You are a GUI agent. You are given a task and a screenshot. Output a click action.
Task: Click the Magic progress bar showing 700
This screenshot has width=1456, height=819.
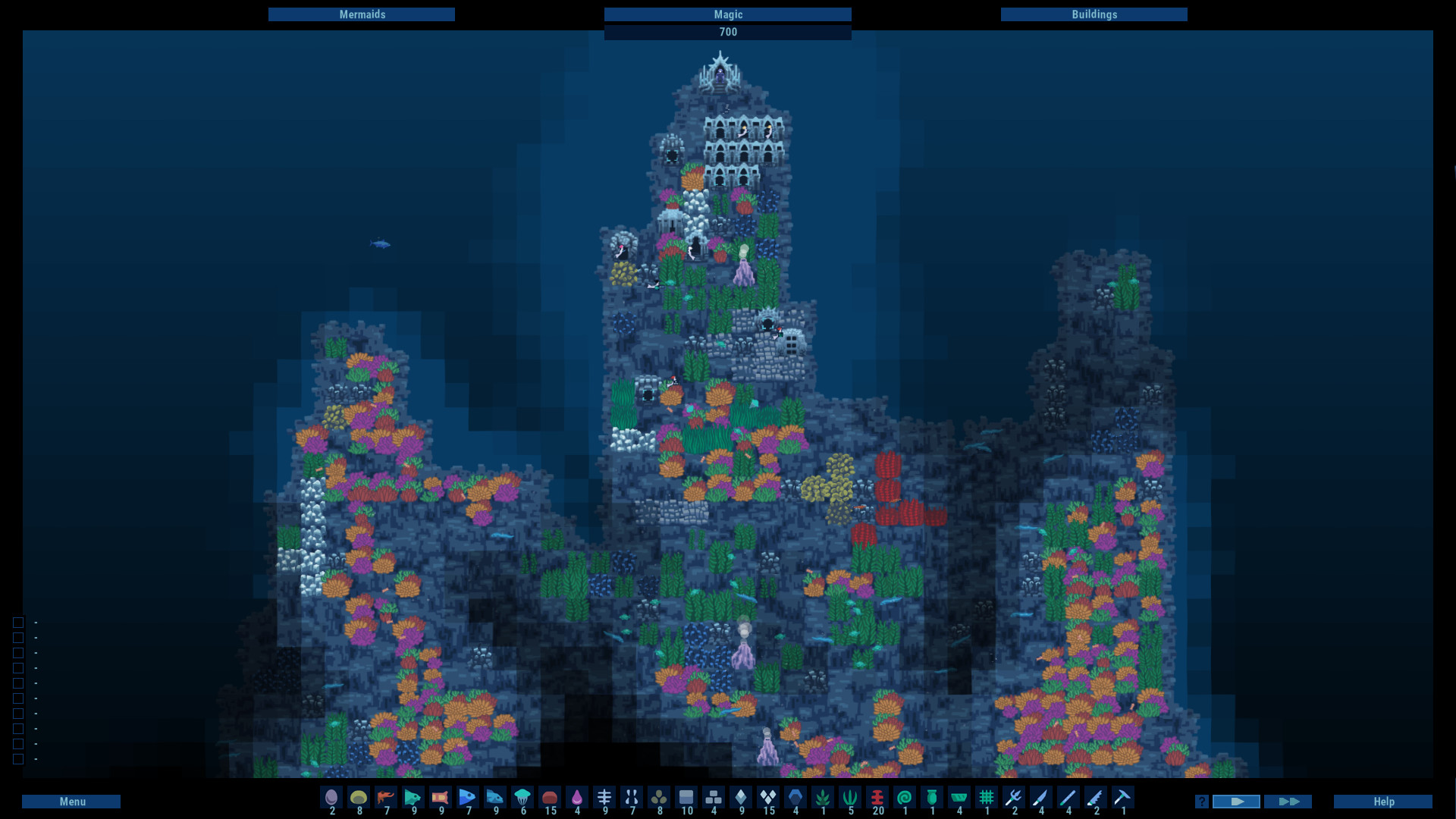click(727, 32)
